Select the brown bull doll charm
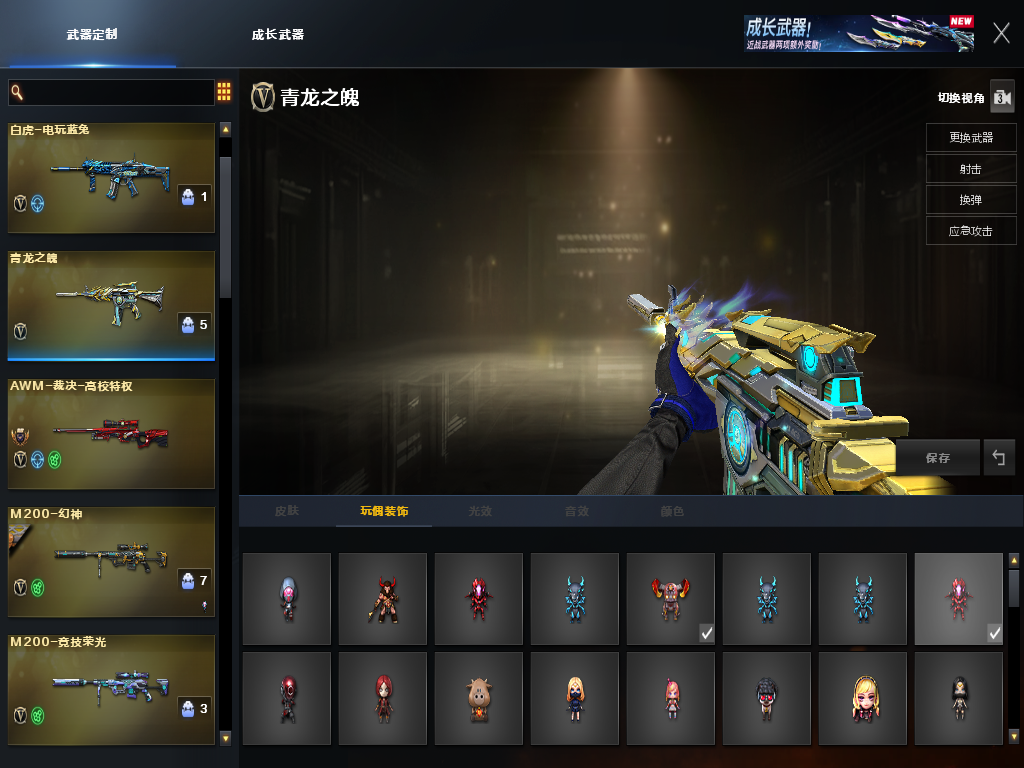This screenshot has height=768, width=1024. tap(478, 698)
